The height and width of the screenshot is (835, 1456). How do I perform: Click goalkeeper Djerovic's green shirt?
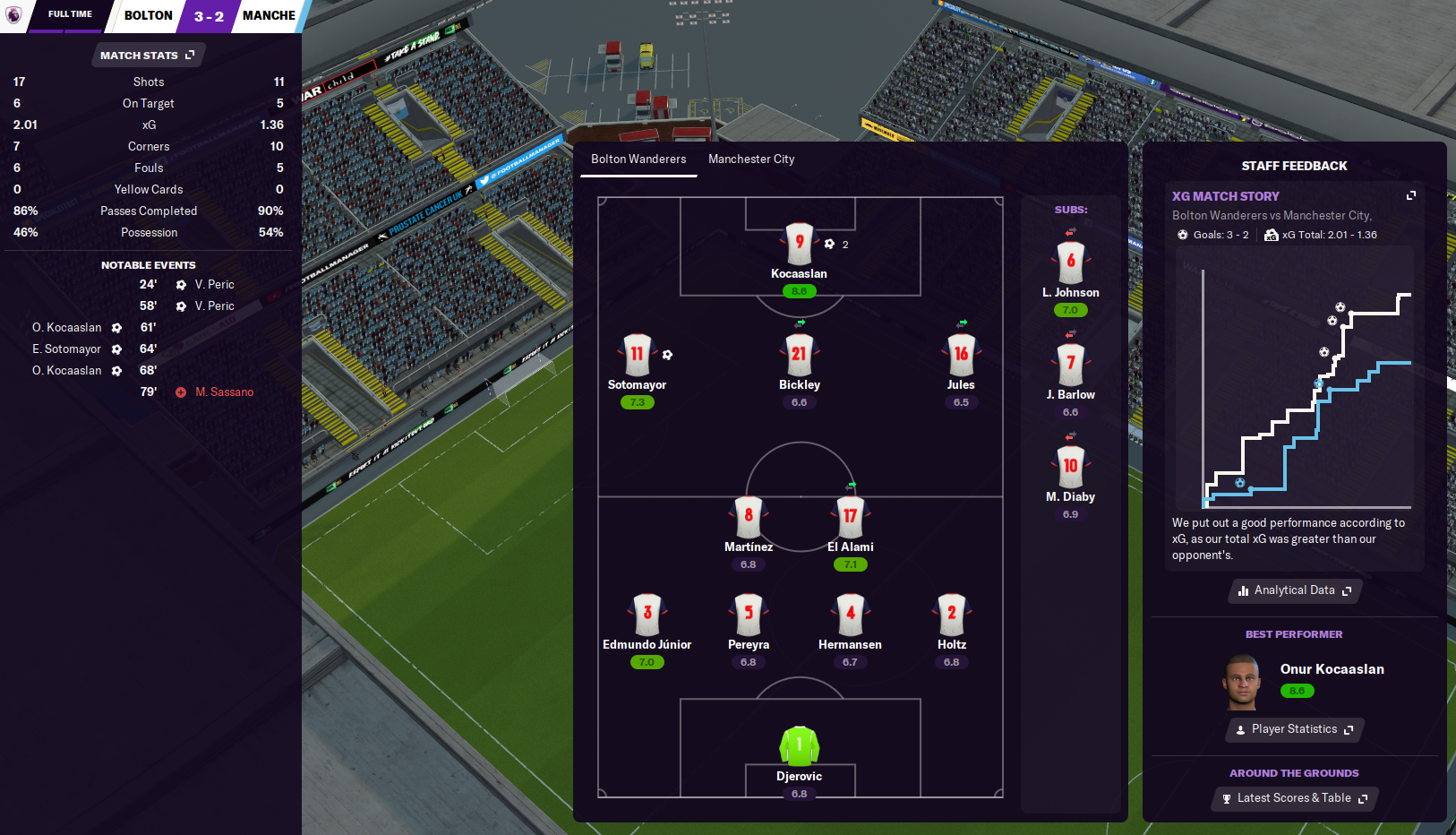799,745
